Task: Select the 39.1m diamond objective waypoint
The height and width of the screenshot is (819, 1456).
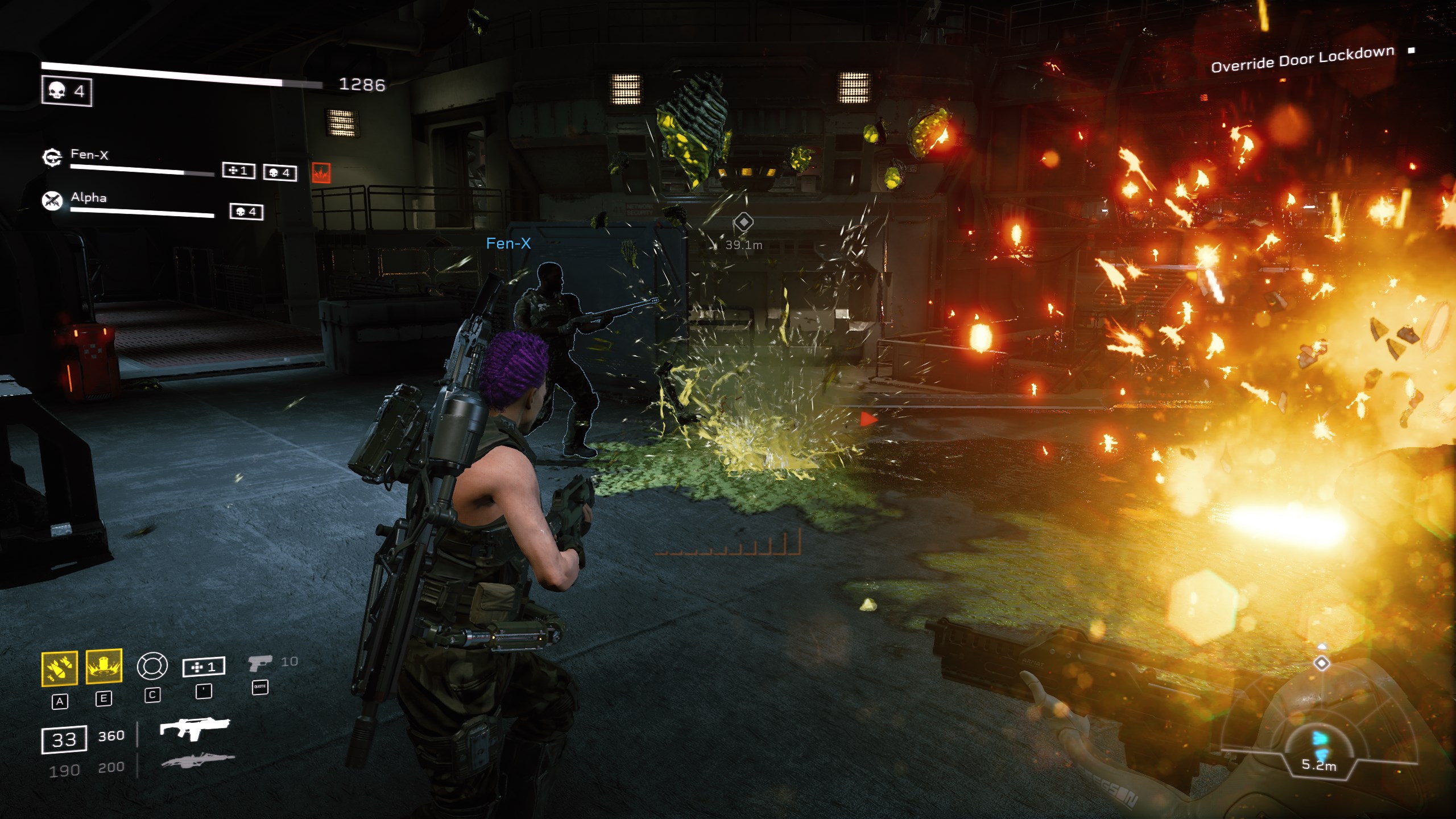Action: (x=743, y=222)
